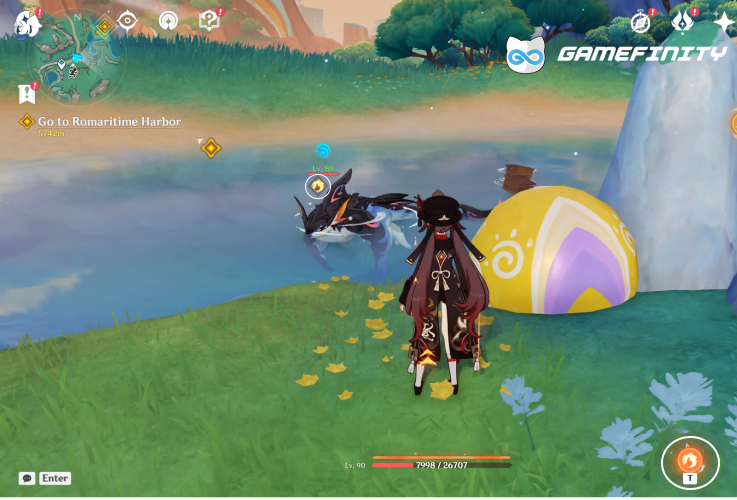Open the Wish four-pointed star icon

723,20
